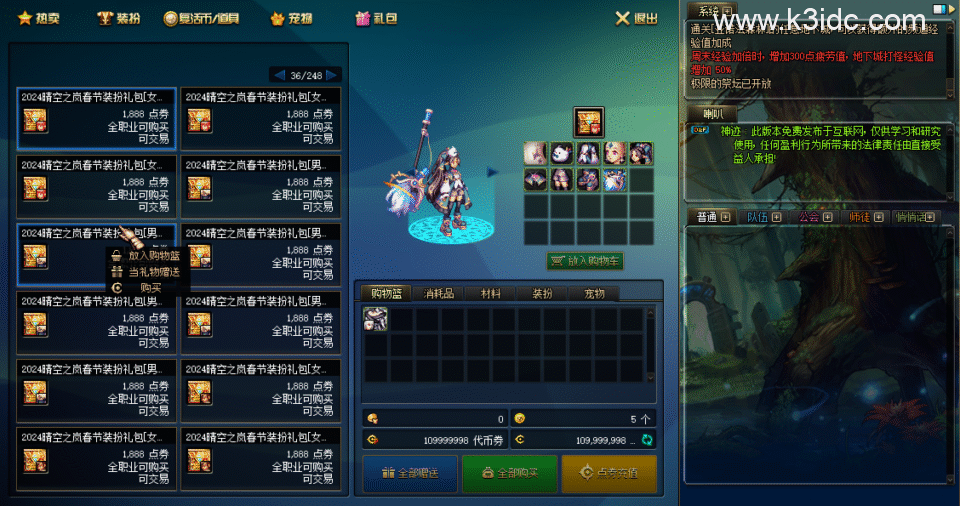Exit the shop with 退出

pyautogui.click(x=637, y=18)
